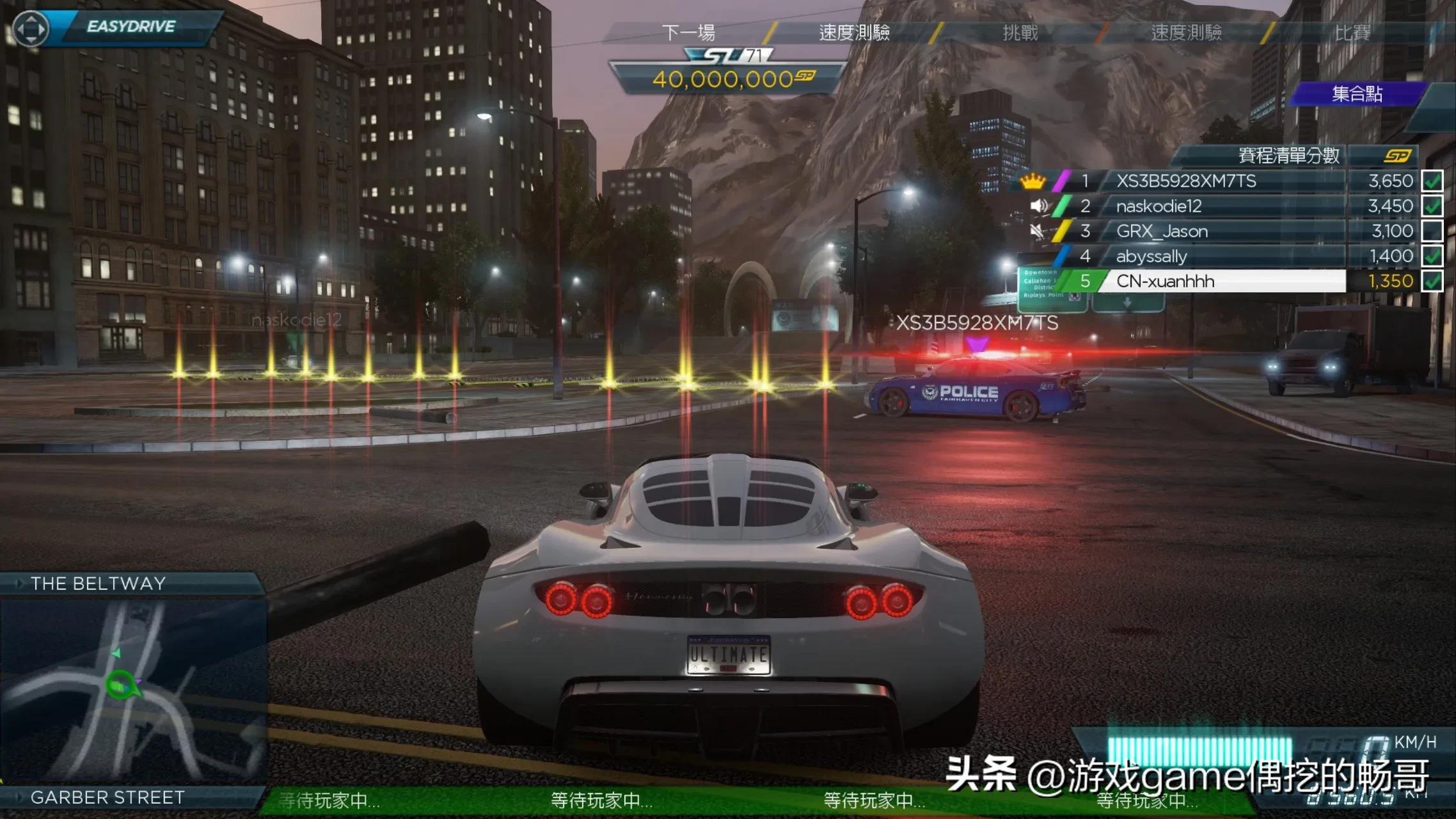Viewport: 1456px width, 819px height.
Task: Click the highlighted CN-xuanhhh row
Action: (1165, 281)
